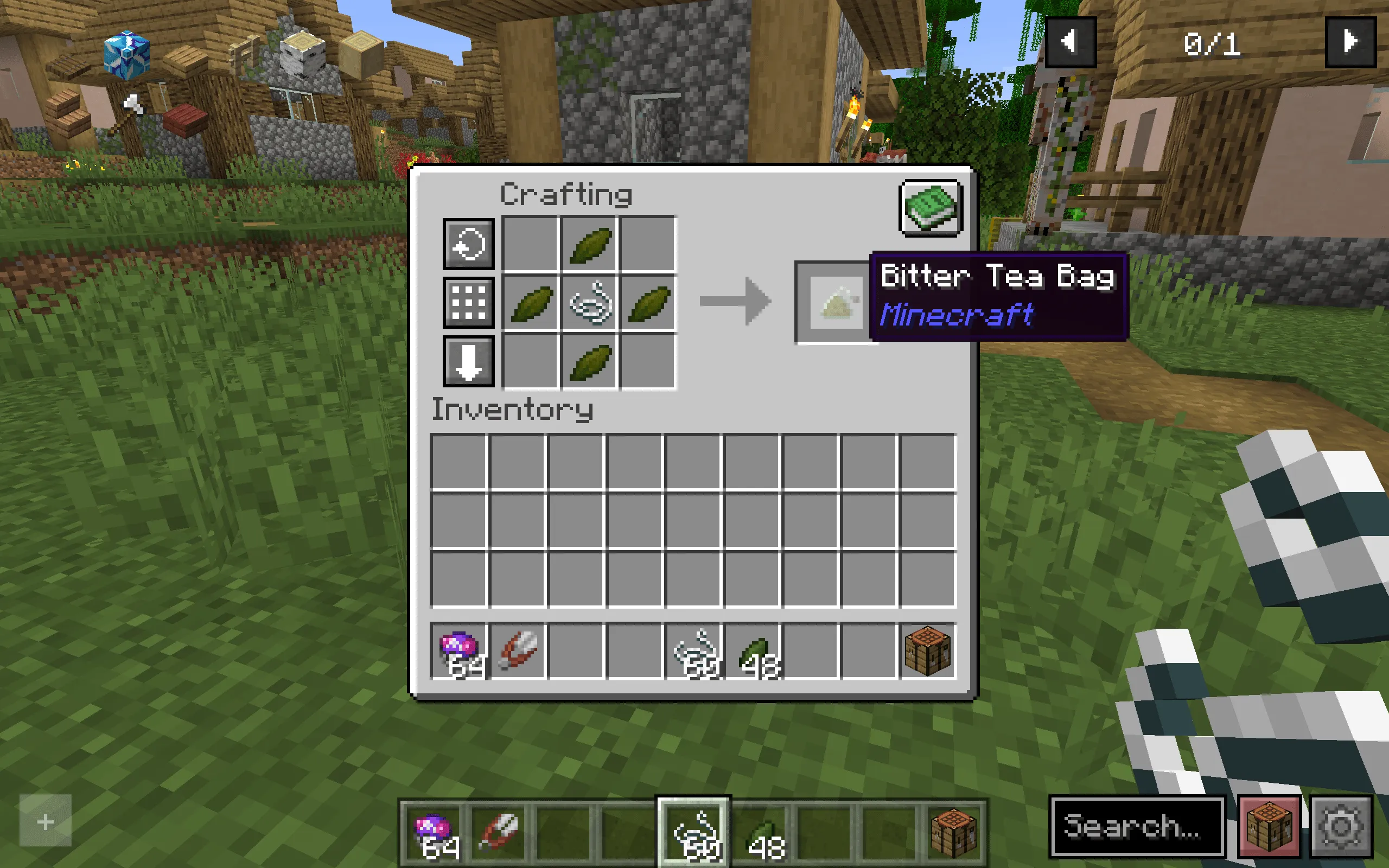Click the string in the center crafting slot

[x=588, y=303]
